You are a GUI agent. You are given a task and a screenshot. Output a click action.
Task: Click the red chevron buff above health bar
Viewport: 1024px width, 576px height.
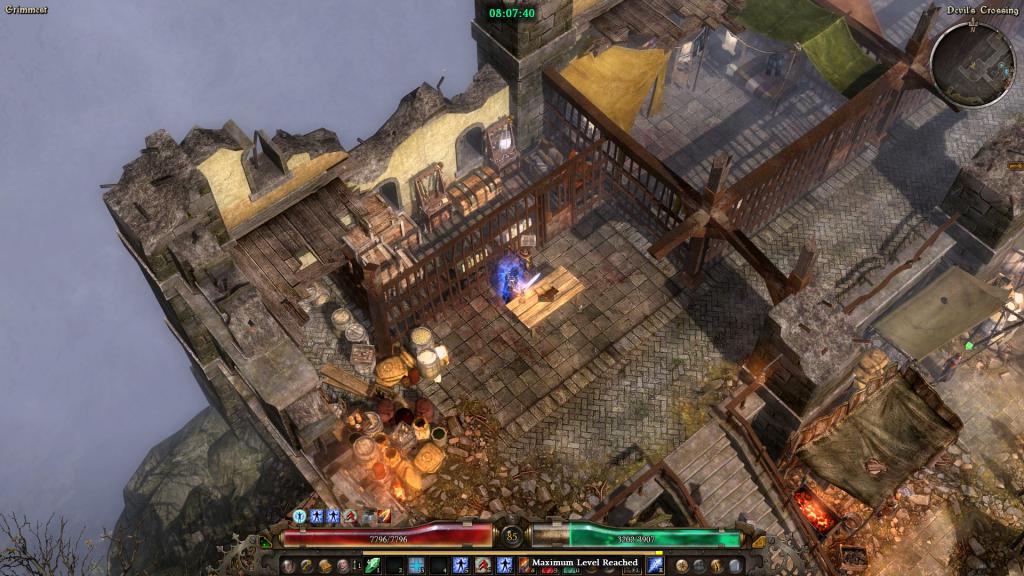click(350, 516)
